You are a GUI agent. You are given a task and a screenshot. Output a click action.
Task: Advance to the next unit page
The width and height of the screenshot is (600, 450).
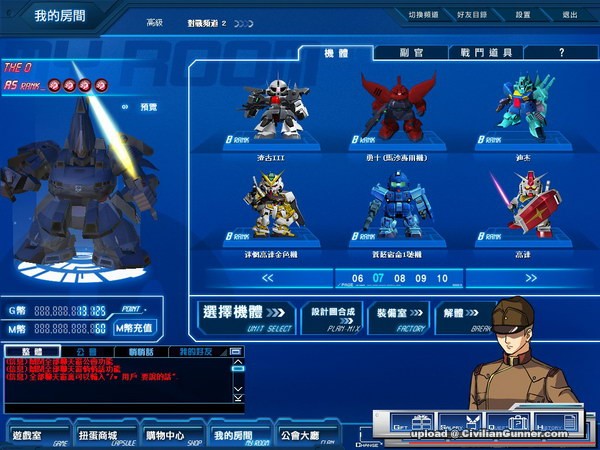[x=531, y=278]
